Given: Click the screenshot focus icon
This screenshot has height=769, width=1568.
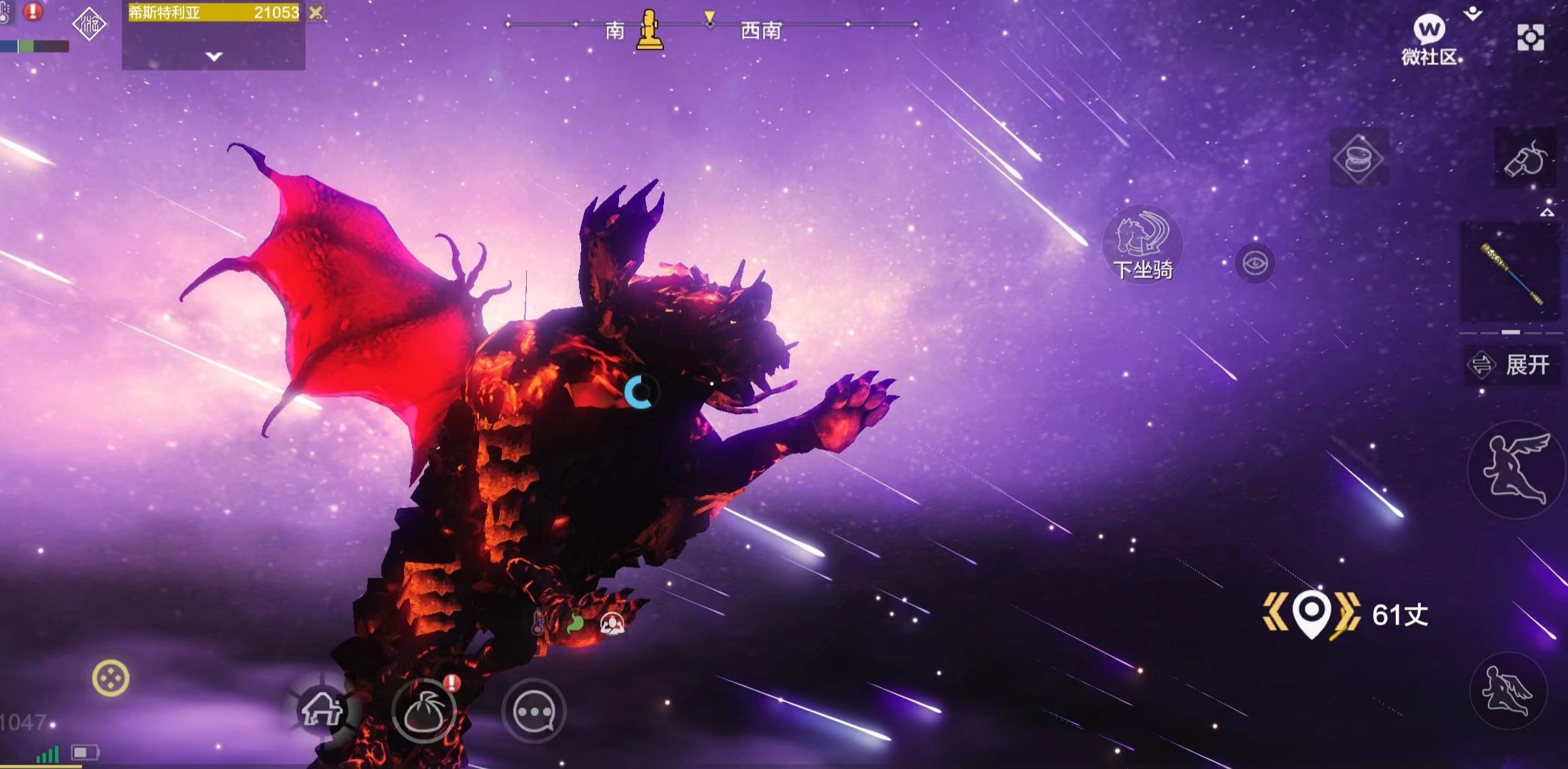Looking at the screenshot, I should (1530, 38).
